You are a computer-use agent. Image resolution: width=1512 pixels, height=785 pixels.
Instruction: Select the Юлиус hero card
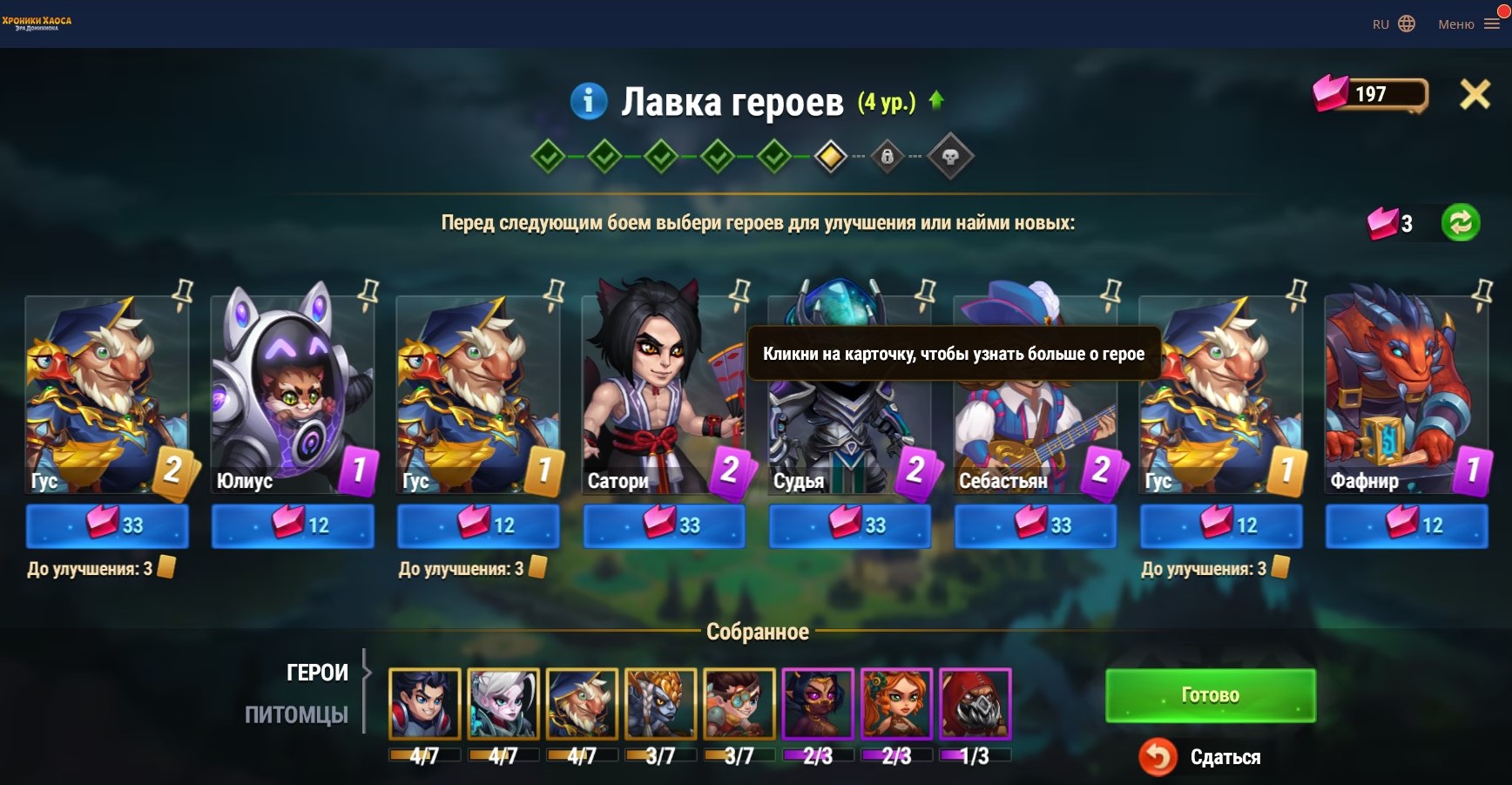[293, 394]
